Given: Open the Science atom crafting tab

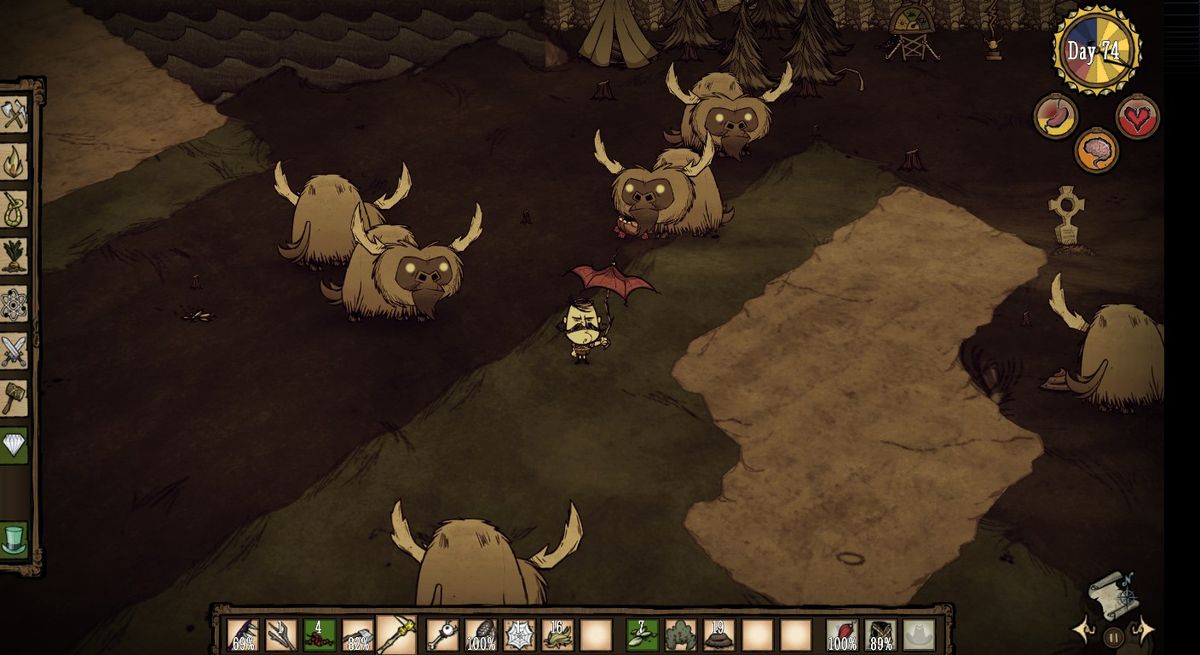Looking at the screenshot, I should pos(14,304).
